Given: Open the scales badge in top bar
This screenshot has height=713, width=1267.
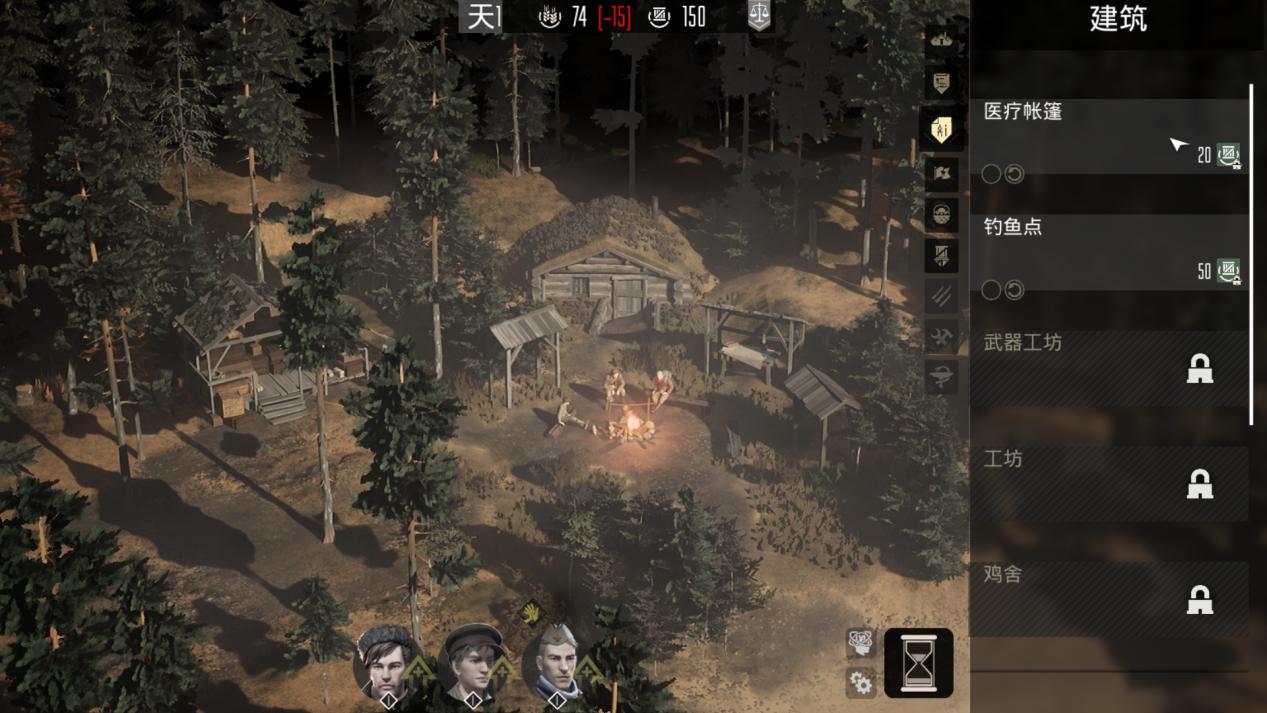Looking at the screenshot, I should point(759,16).
